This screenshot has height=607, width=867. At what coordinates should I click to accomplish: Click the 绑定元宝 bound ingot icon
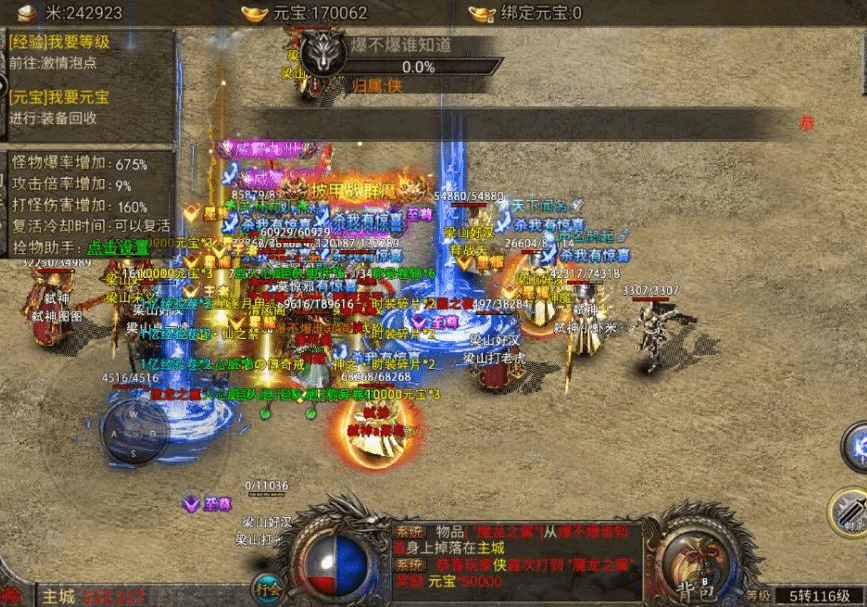click(483, 13)
